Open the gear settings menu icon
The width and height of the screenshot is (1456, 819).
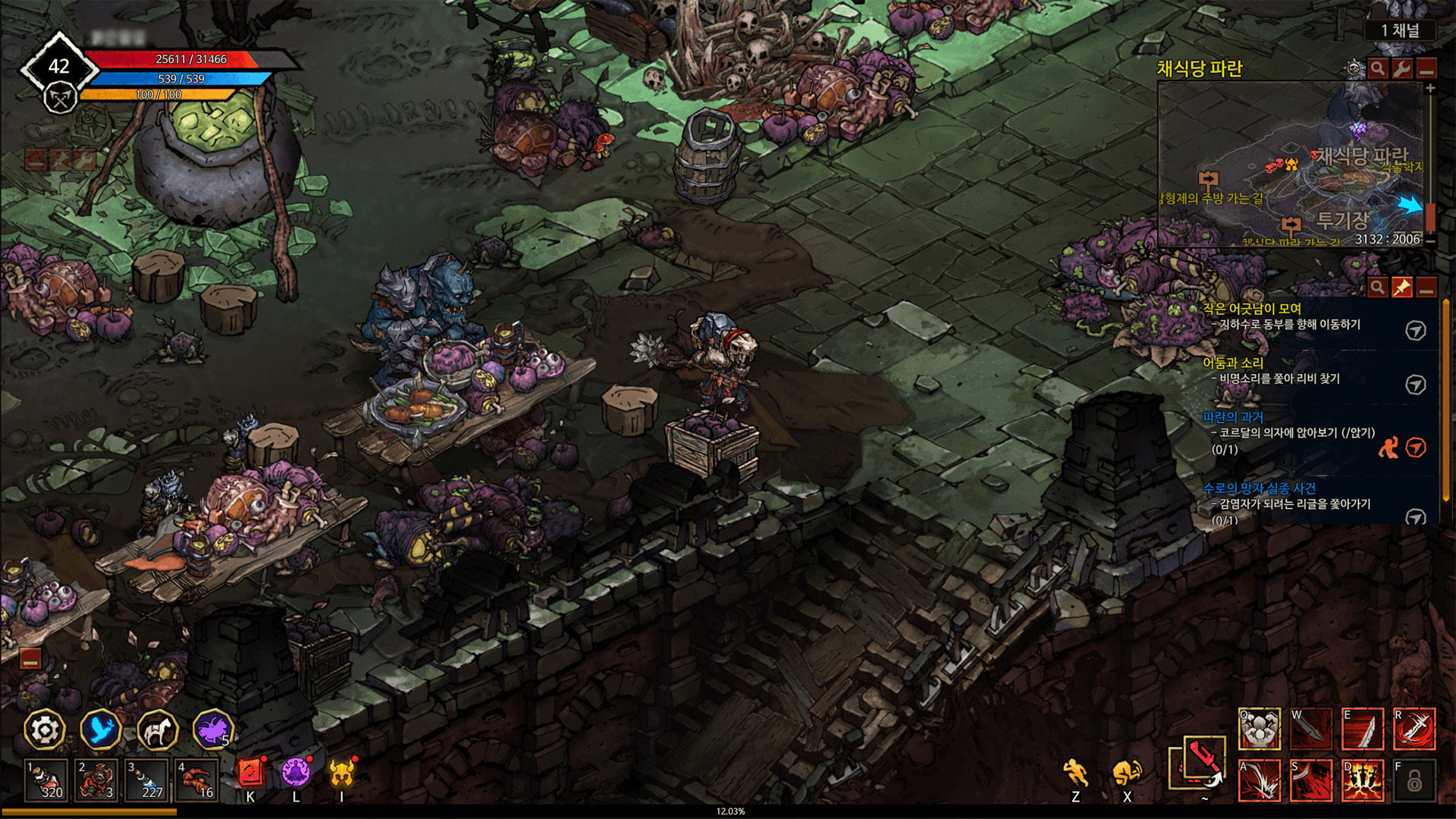[x=45, y=730]
